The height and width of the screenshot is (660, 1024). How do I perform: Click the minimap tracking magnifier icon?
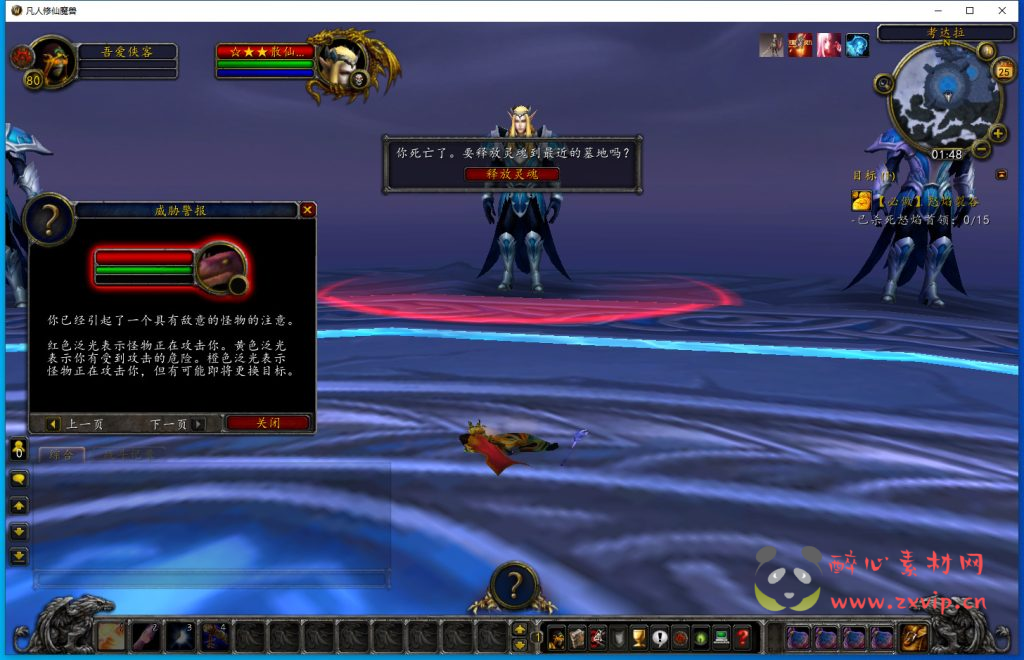(884, 84)
